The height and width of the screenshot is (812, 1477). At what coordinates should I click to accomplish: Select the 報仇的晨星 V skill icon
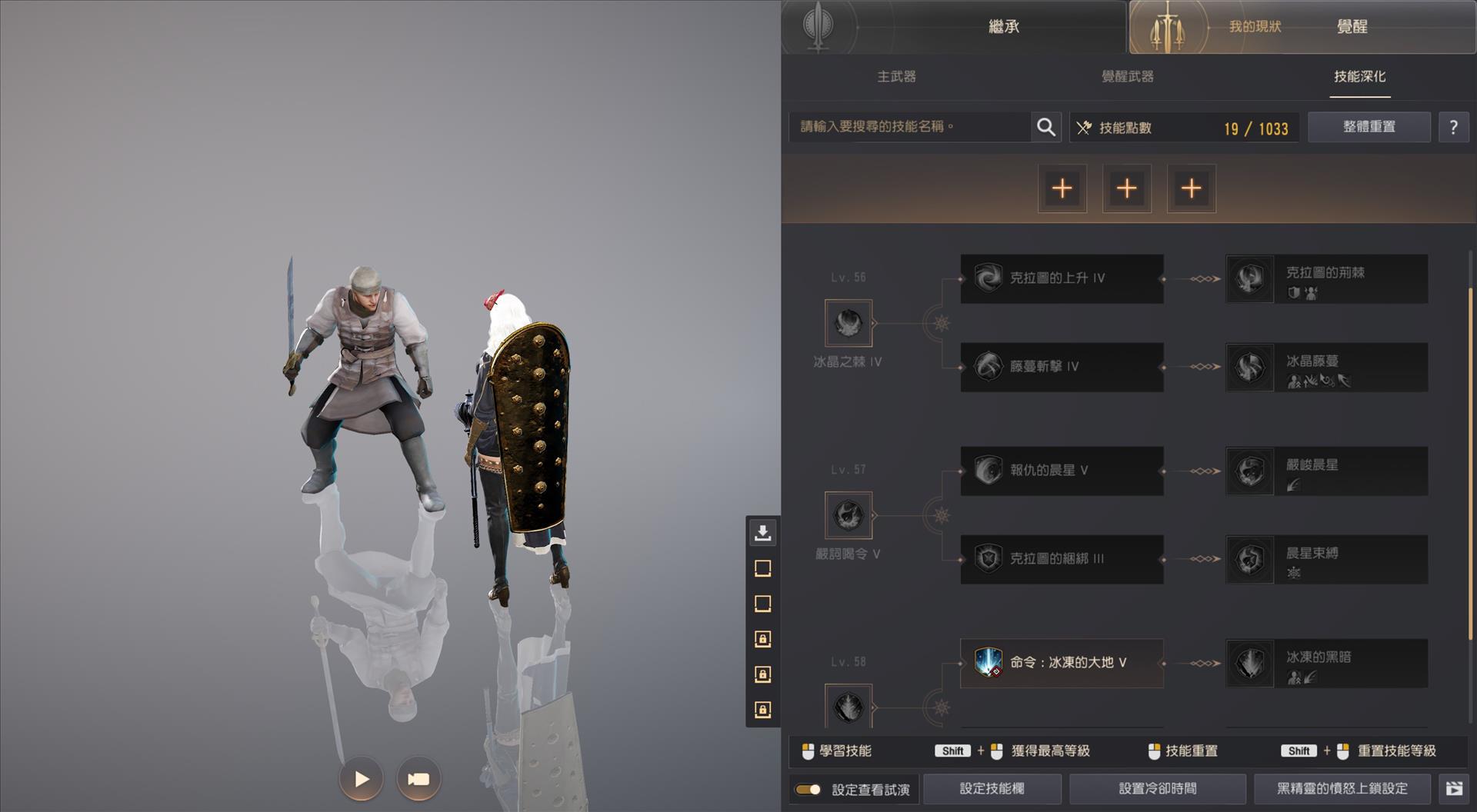(987, 471)
